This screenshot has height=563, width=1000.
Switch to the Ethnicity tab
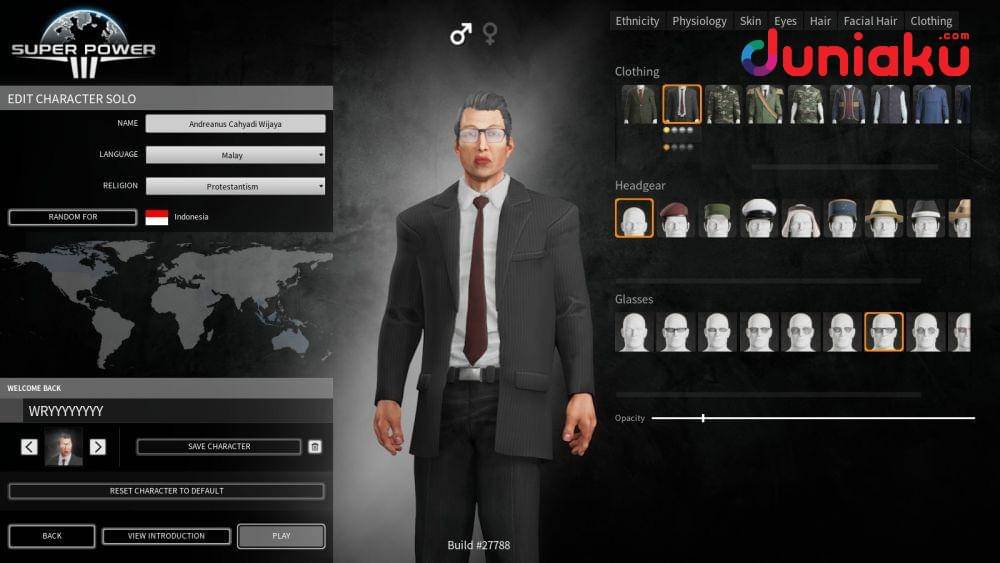(637, 21)
